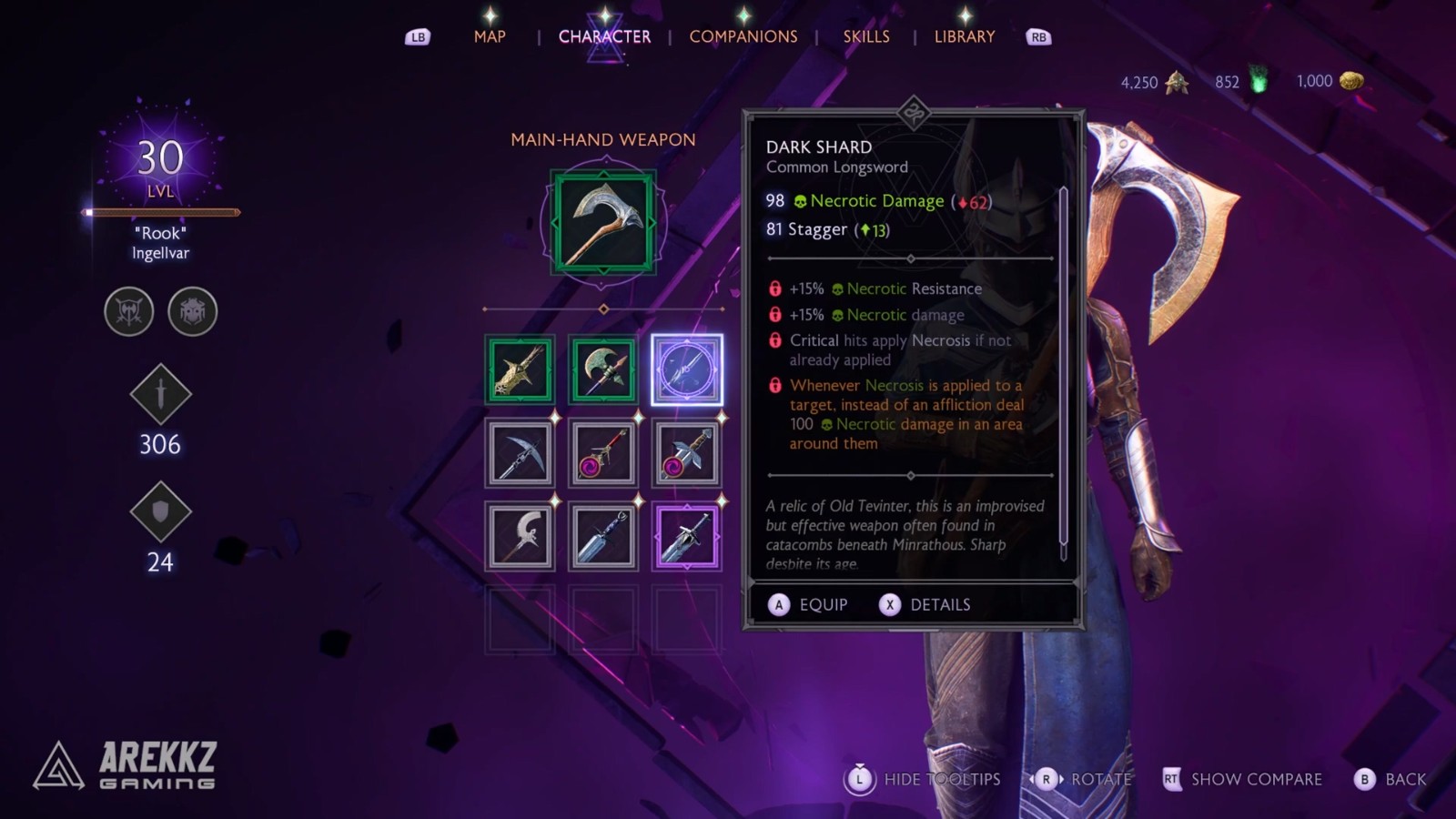Viewport: 1456px width, 819px height.
Task: Equip the Dark Shard longsword
Action: [808, 605]
